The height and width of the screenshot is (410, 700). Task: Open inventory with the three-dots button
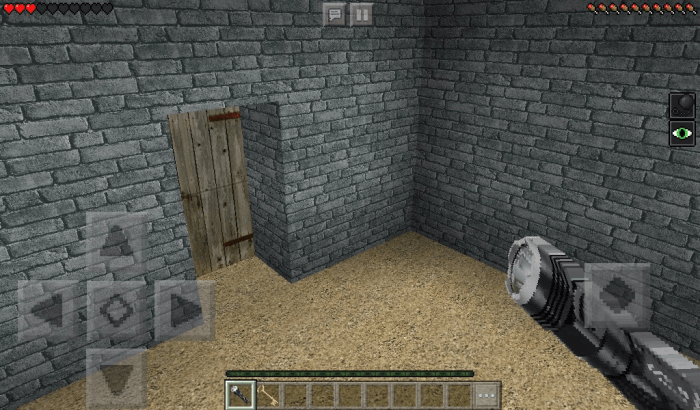(486, 395)
